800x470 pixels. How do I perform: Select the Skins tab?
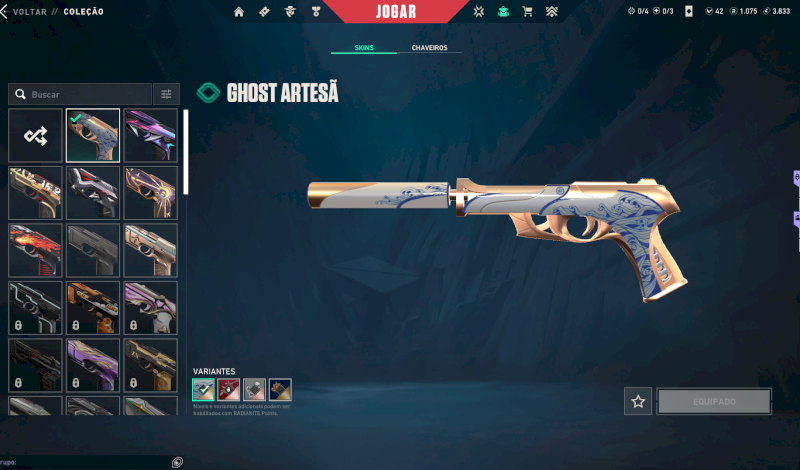[365, 48]
